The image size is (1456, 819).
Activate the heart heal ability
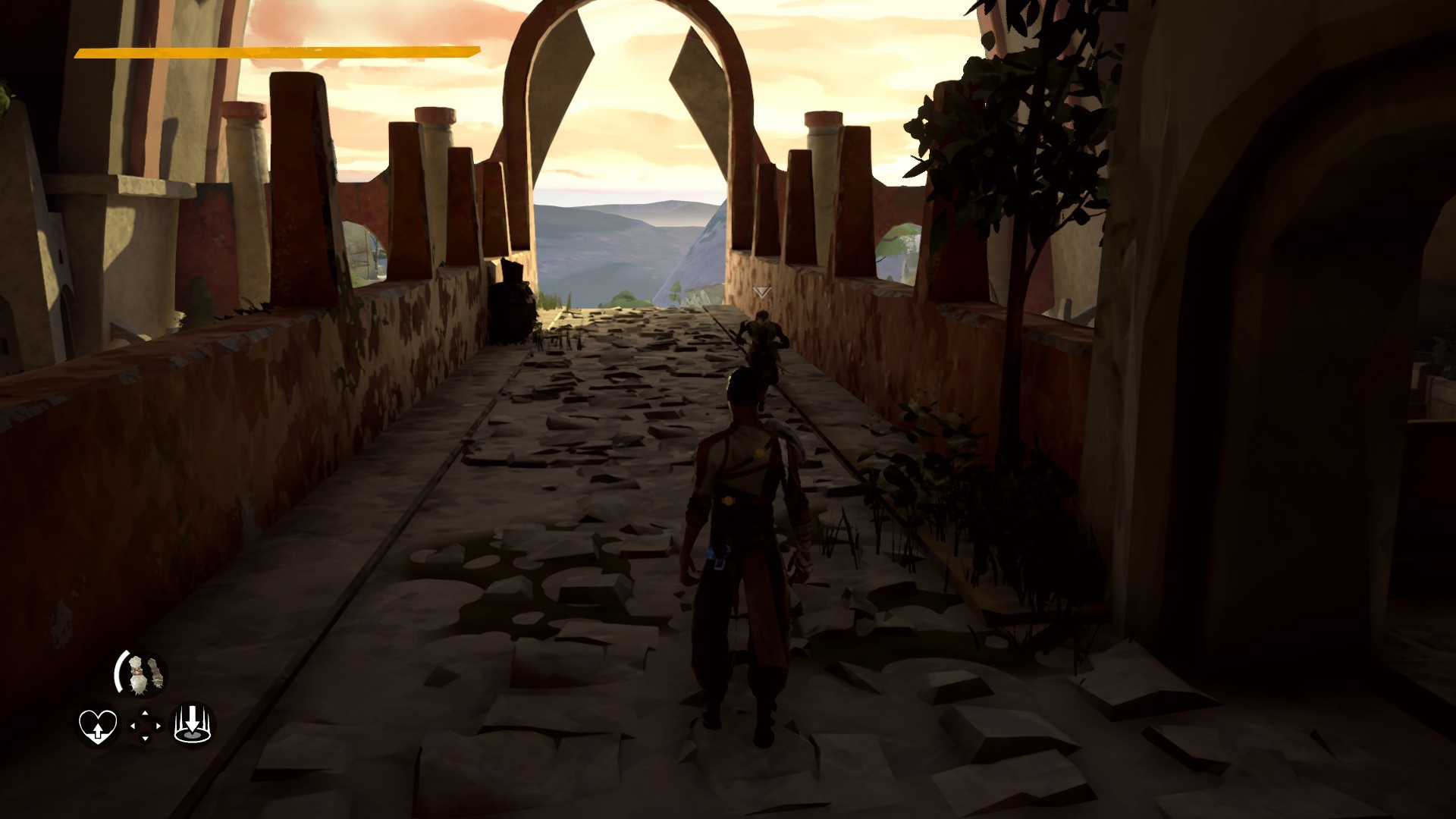tap(98, 726)
